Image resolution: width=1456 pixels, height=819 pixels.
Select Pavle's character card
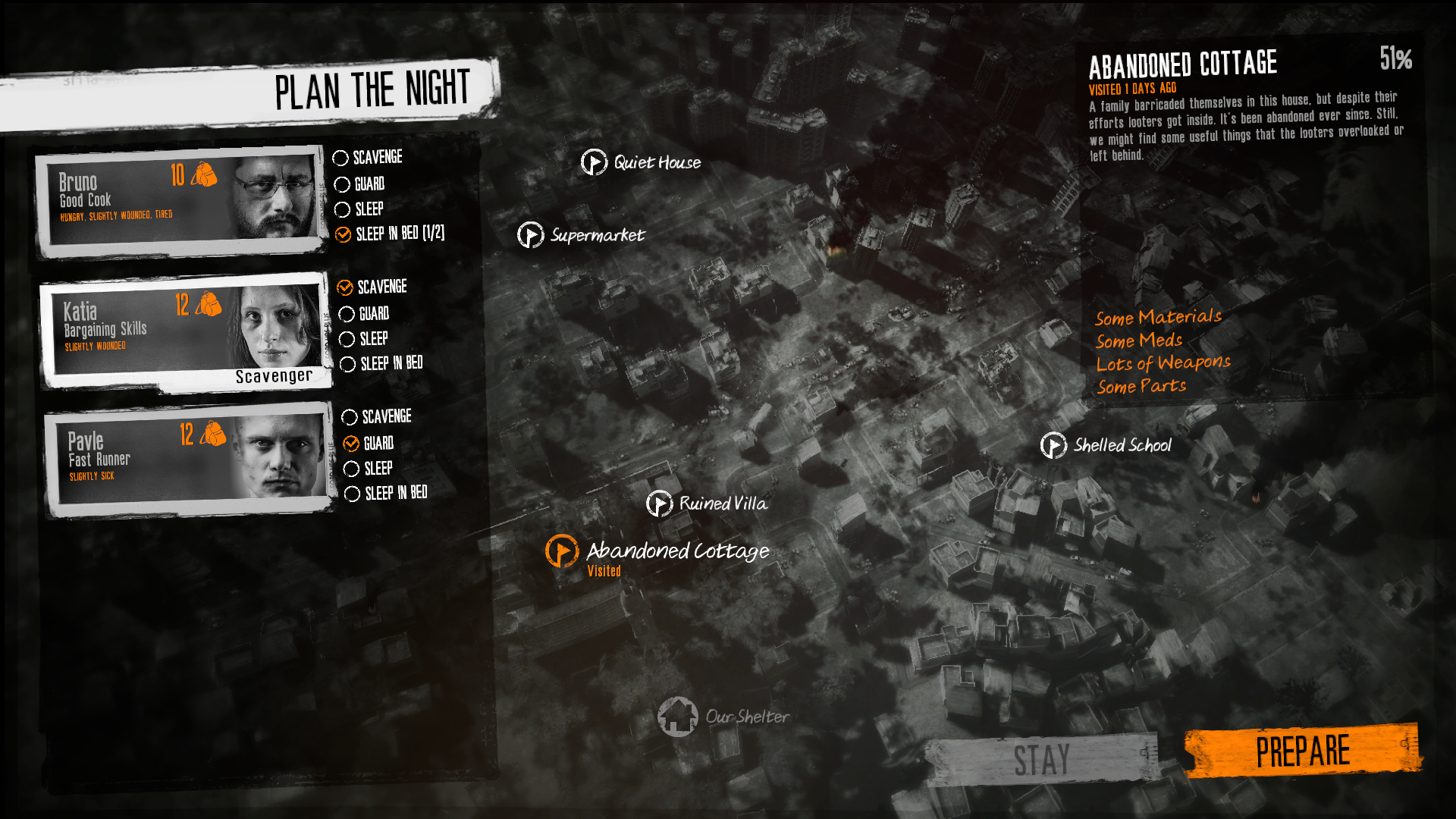(x=190, y=460)
